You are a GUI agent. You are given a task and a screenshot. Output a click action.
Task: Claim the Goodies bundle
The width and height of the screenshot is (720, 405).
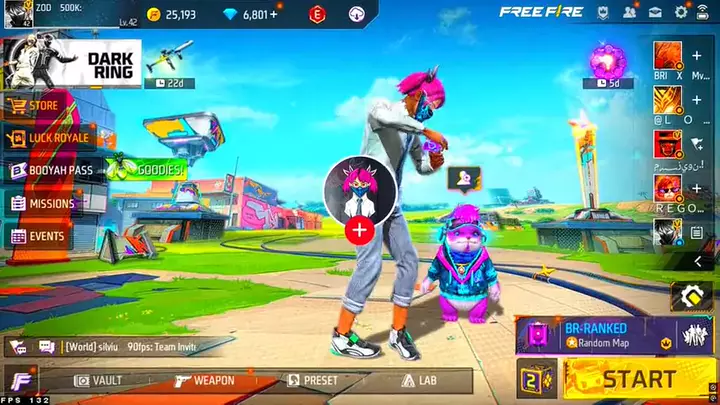tap(150, 170)
